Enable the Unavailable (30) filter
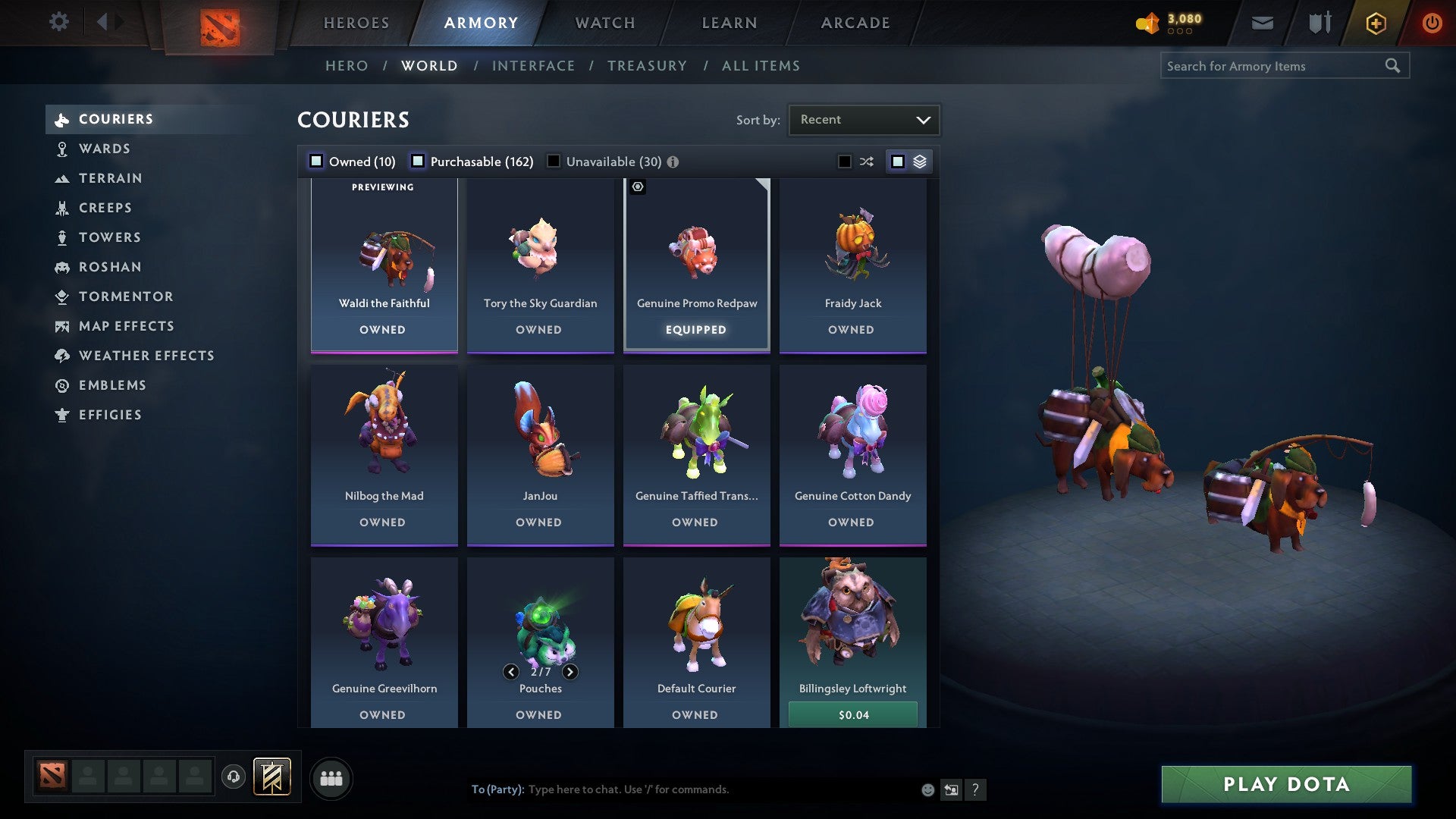 tap(553, 161)
